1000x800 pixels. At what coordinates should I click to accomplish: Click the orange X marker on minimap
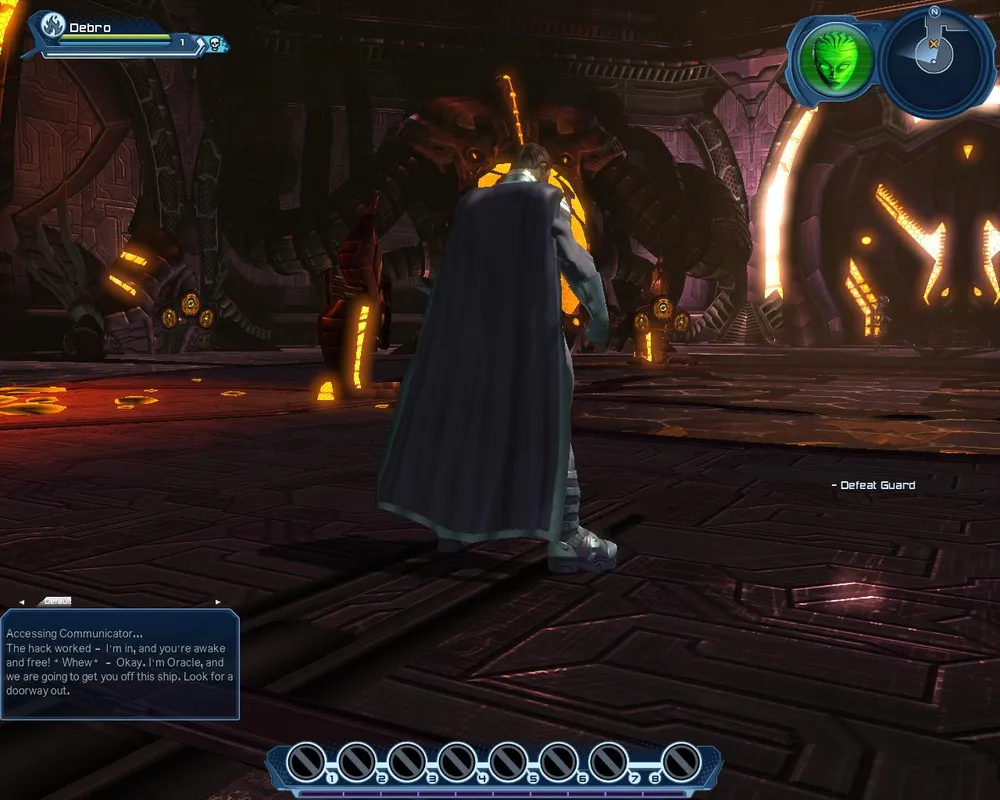[x=933, y=44]
